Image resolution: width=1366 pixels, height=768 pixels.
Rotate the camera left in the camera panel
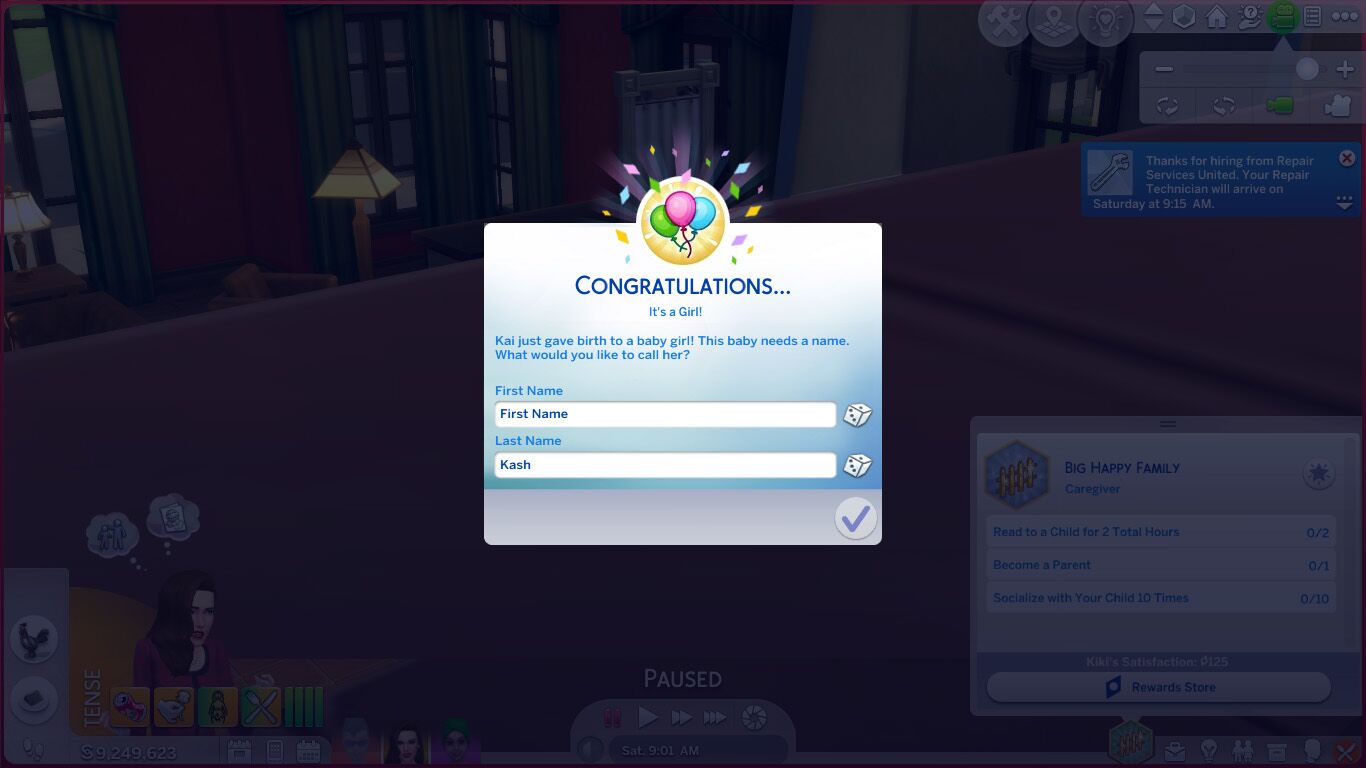pos(1167,104)
